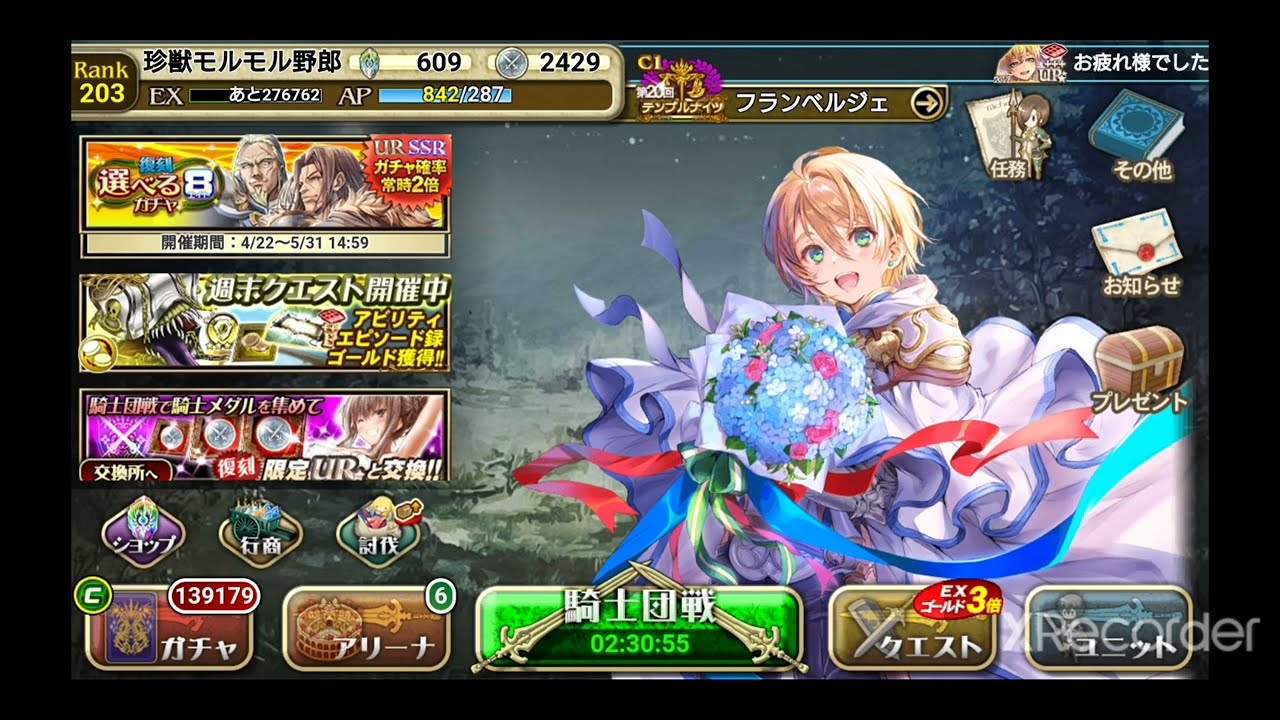Click the arrow beside フランベルジェ
The height and width of the screenshot is (720, 1280).
coord(928,102)
